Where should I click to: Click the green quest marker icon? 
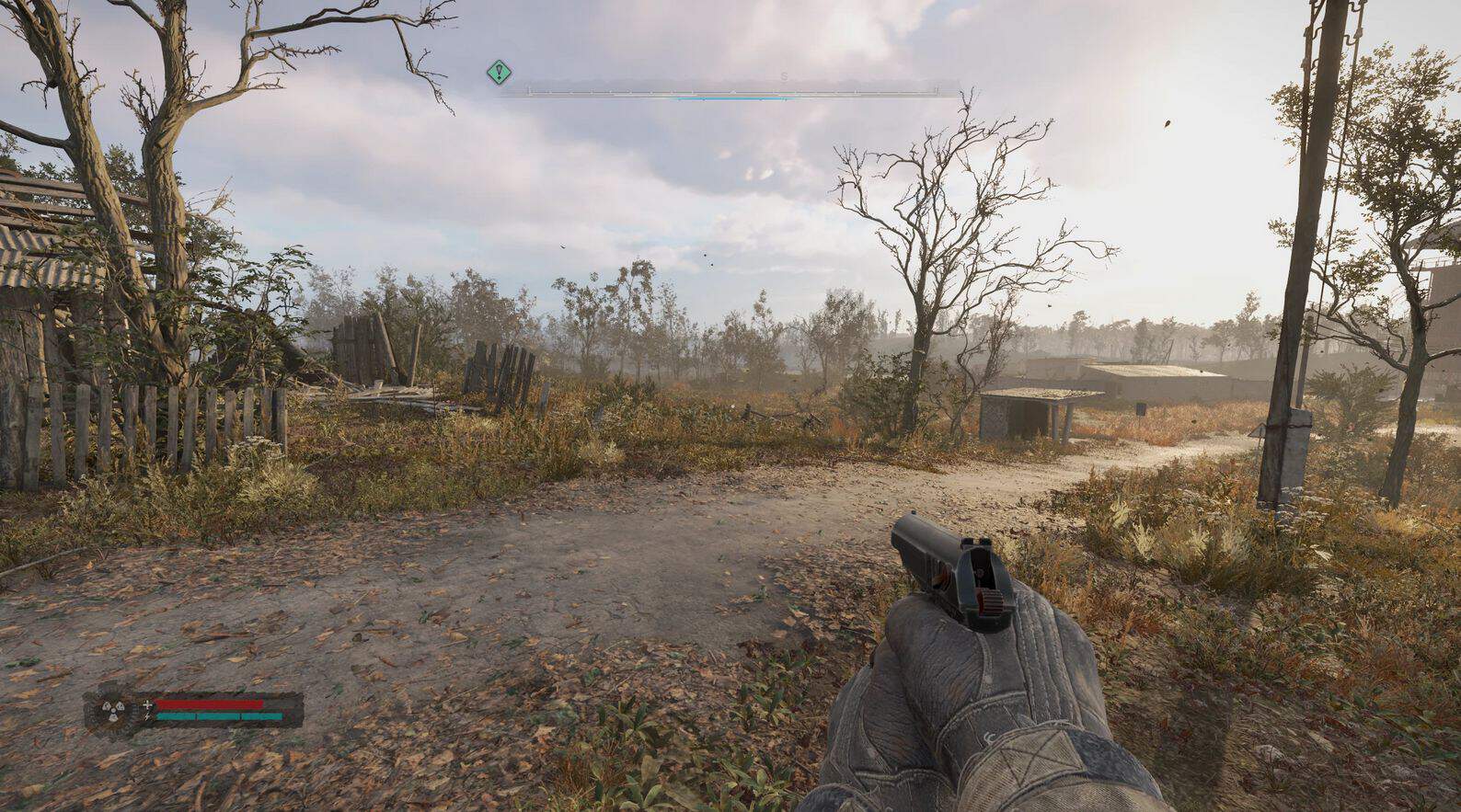(x=499, y=71)
